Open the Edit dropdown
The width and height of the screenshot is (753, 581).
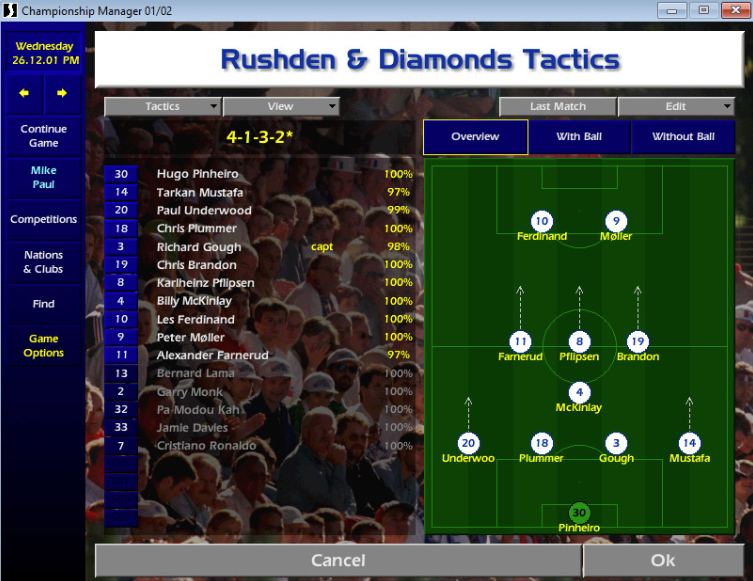pyautogui.click(x=676, y=106)
